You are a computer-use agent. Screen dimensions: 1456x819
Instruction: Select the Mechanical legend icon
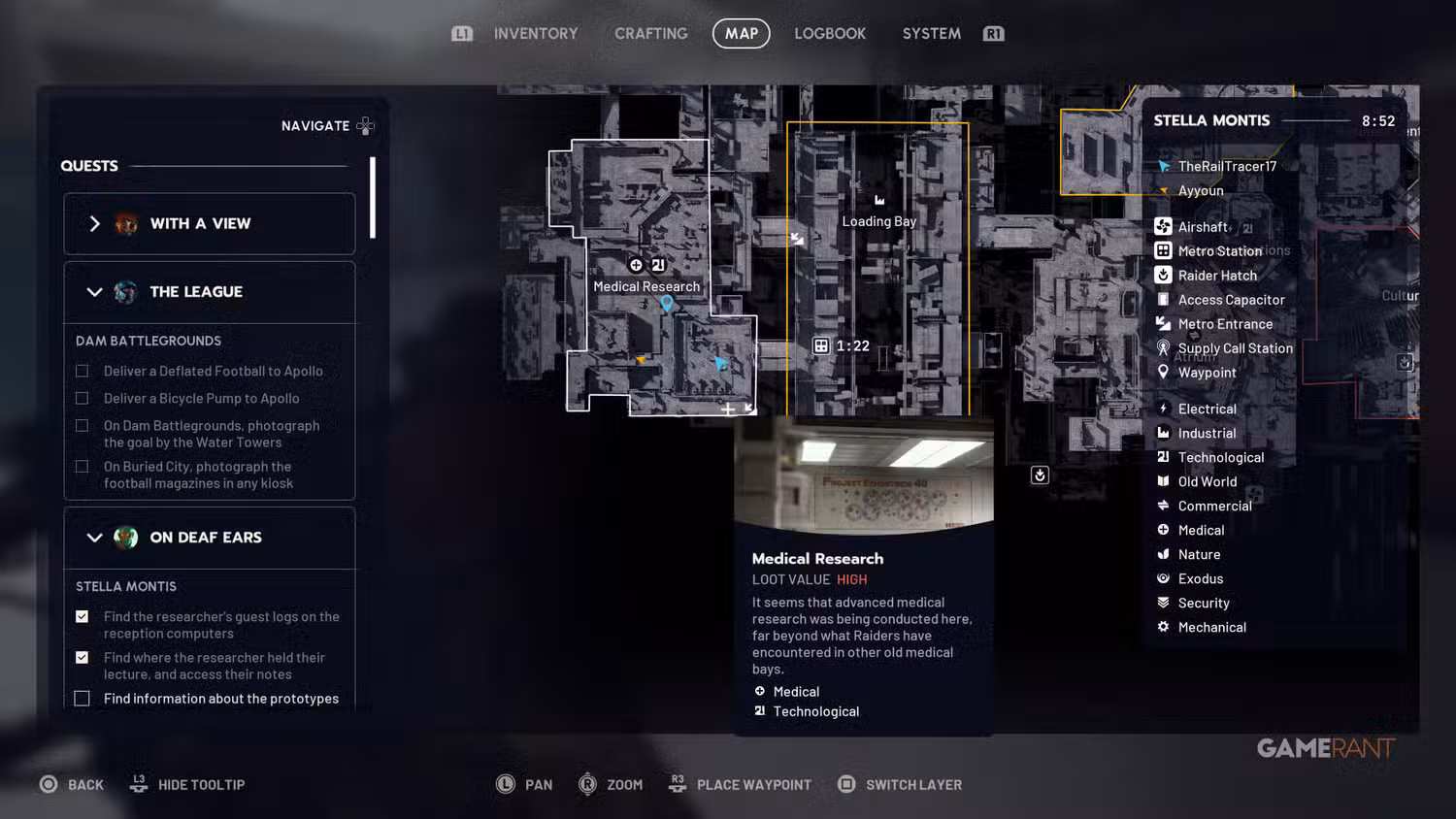pyautogui.click(x=1164, y=627)
